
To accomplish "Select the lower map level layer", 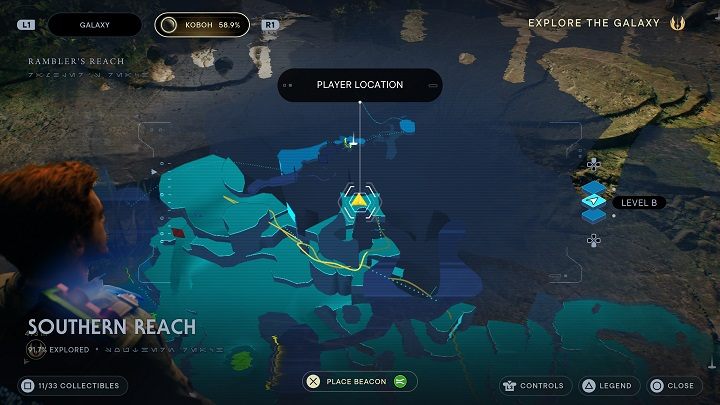I will coord(594,216).
